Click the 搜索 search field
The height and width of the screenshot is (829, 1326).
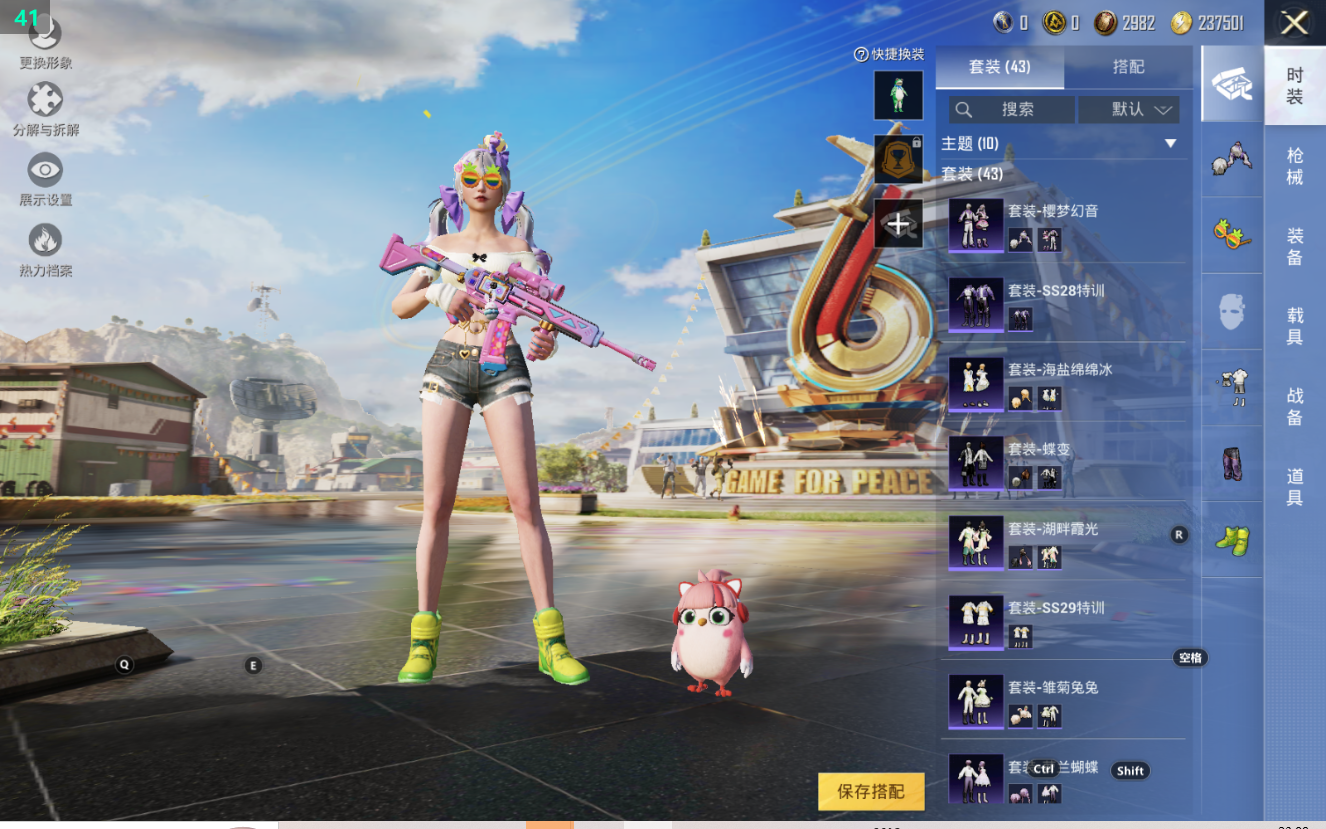tap(1012, 110)
